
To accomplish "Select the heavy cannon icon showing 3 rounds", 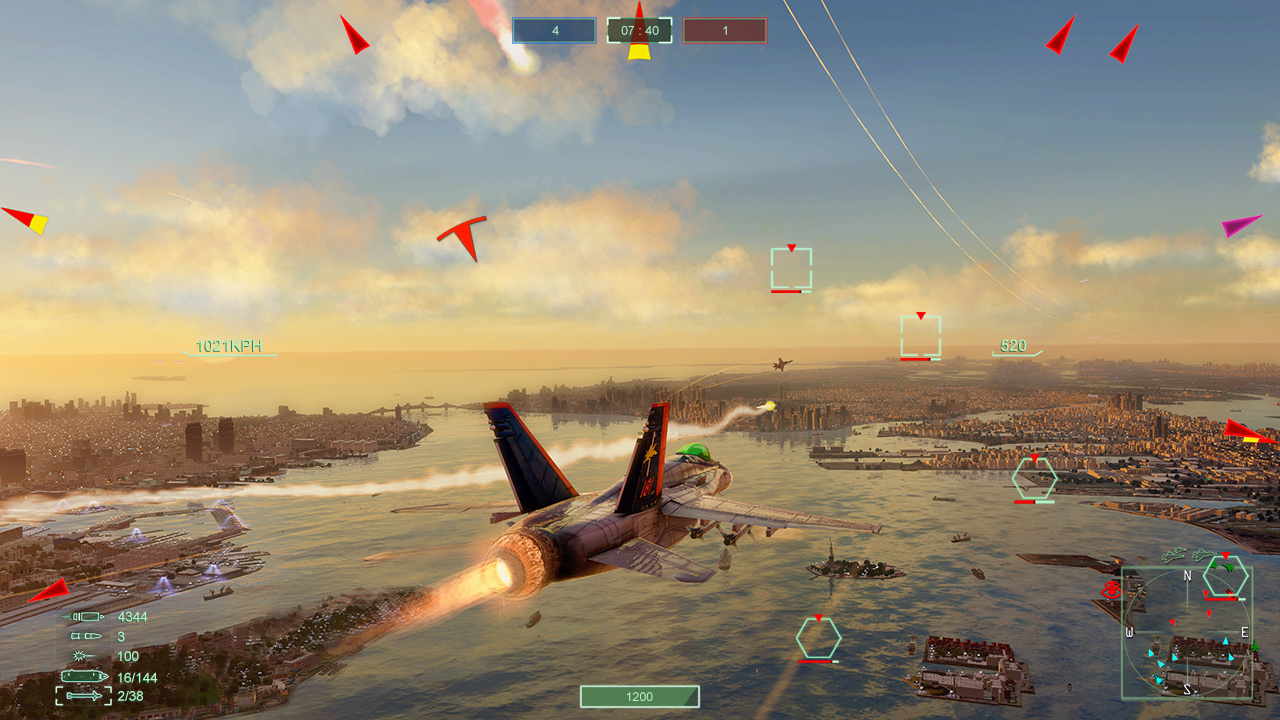I will coord(85,637).
